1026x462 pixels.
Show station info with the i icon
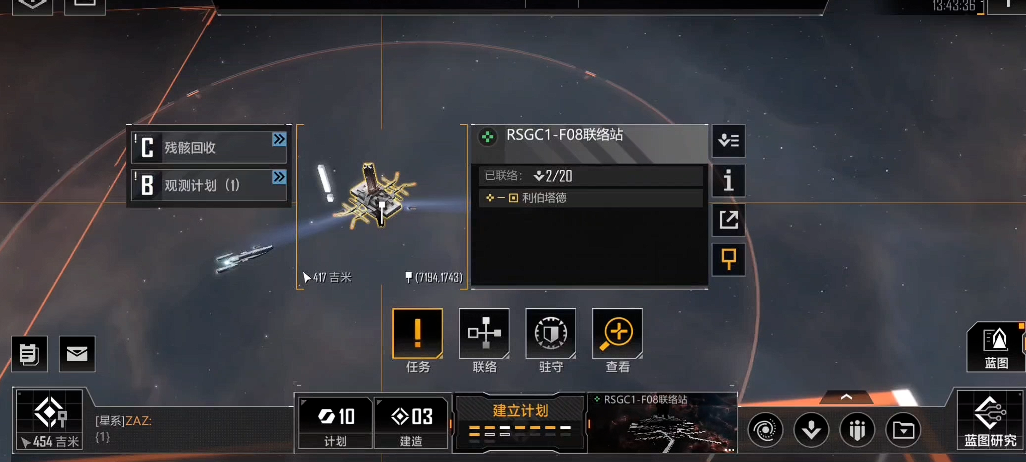728,180
